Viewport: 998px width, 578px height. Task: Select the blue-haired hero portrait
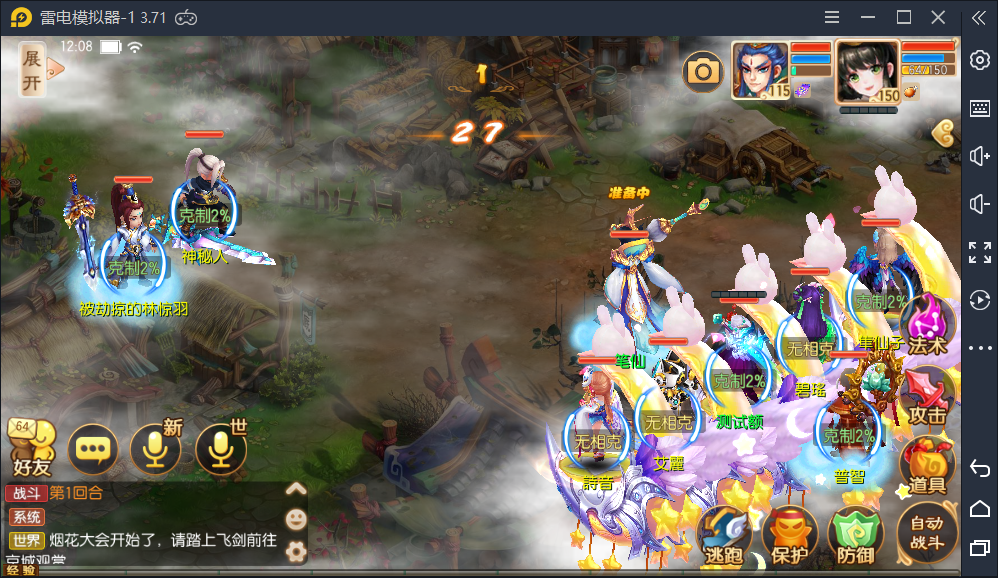pyautogui.click(x=759, y=70)
